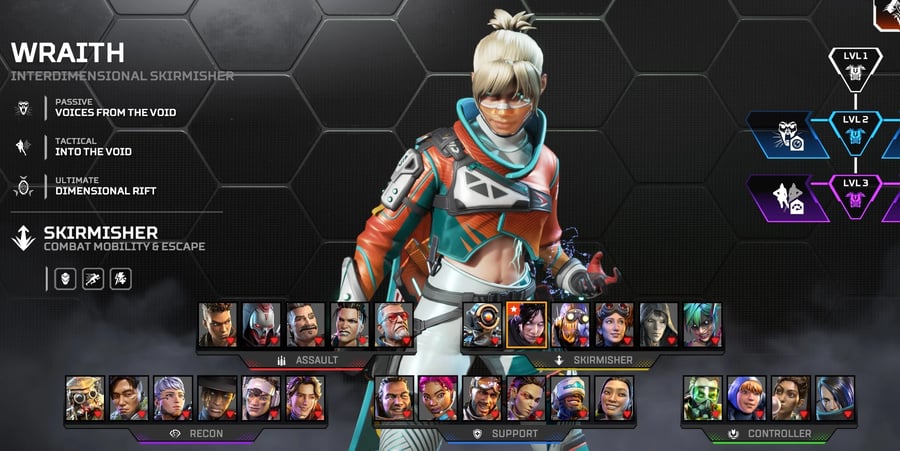Open the Voices from the Void passive
900x451 pixels.
point(115,112)
